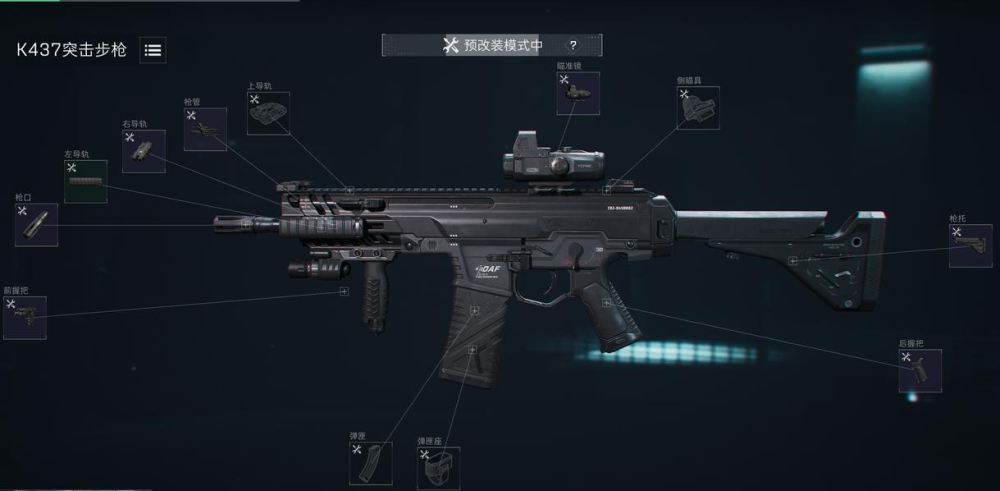
Task: Click the 预改装模式中 mode banner
Action: (x=494, y=45)
